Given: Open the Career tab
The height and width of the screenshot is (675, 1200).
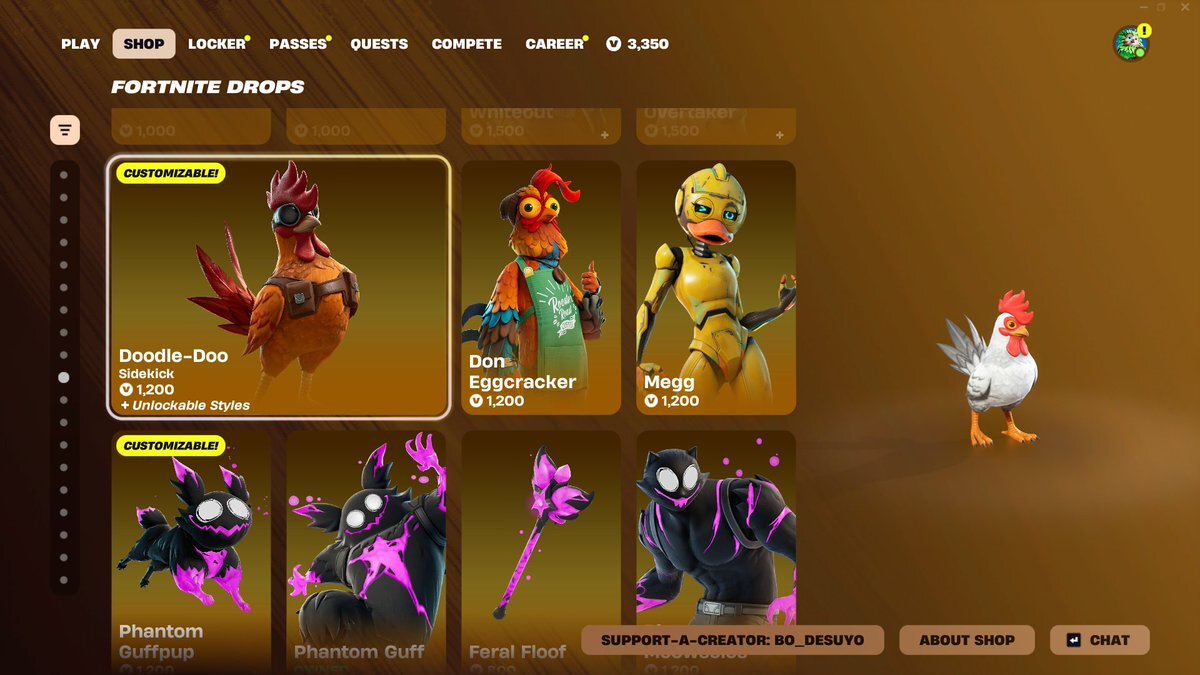Looking at the screenshot, I should pyautogui.click(x=554, y=44).
